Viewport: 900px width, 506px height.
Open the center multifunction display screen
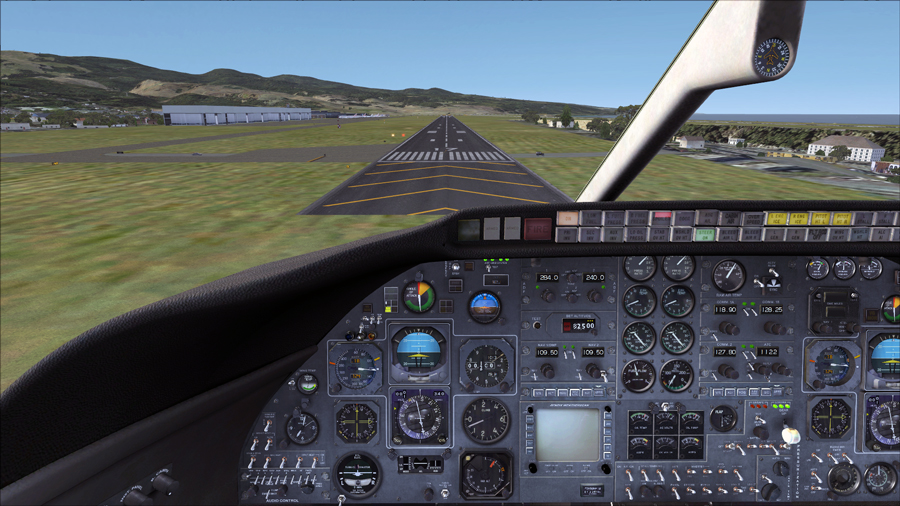(x=567, y=434)
